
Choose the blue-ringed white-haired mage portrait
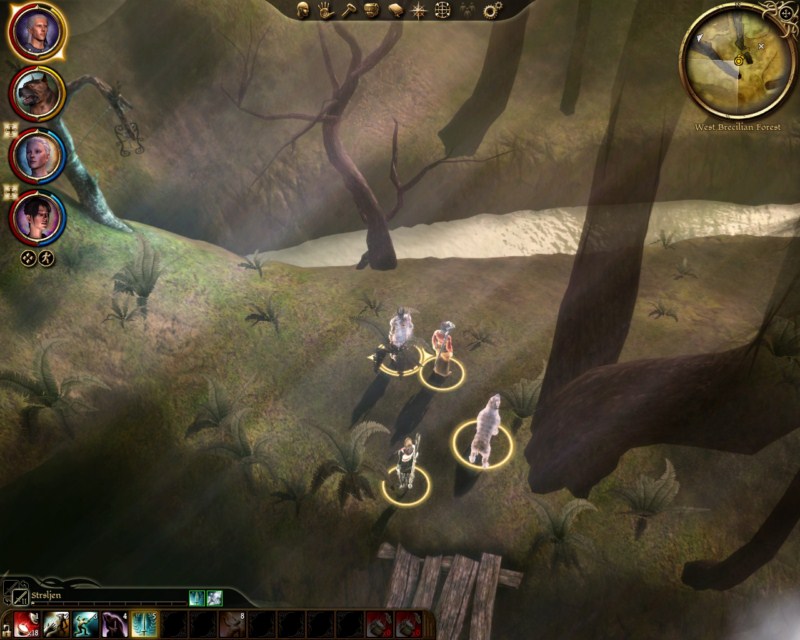(x=37, y=155)
